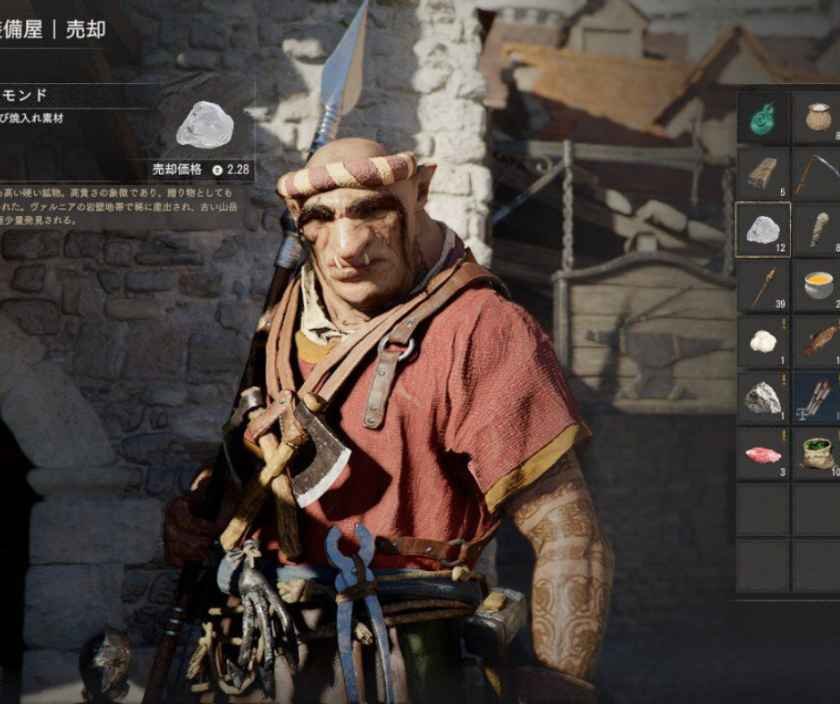This screenshot has height=704, width=840.
Task: Pick the stack of 39 wooden sticks
Action: pos(763,285)
